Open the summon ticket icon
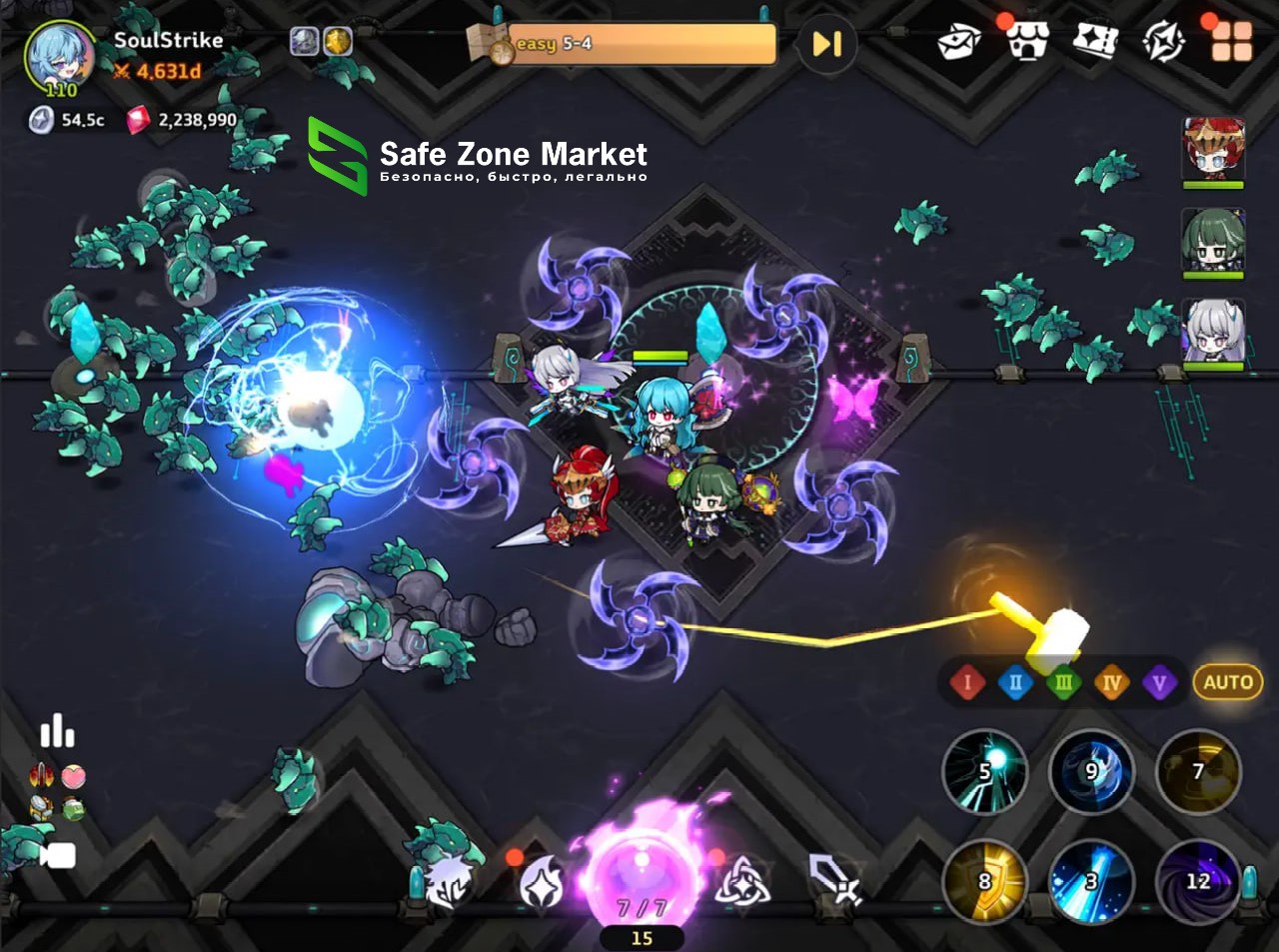The image size is (1279, 952). [1094, 42]
